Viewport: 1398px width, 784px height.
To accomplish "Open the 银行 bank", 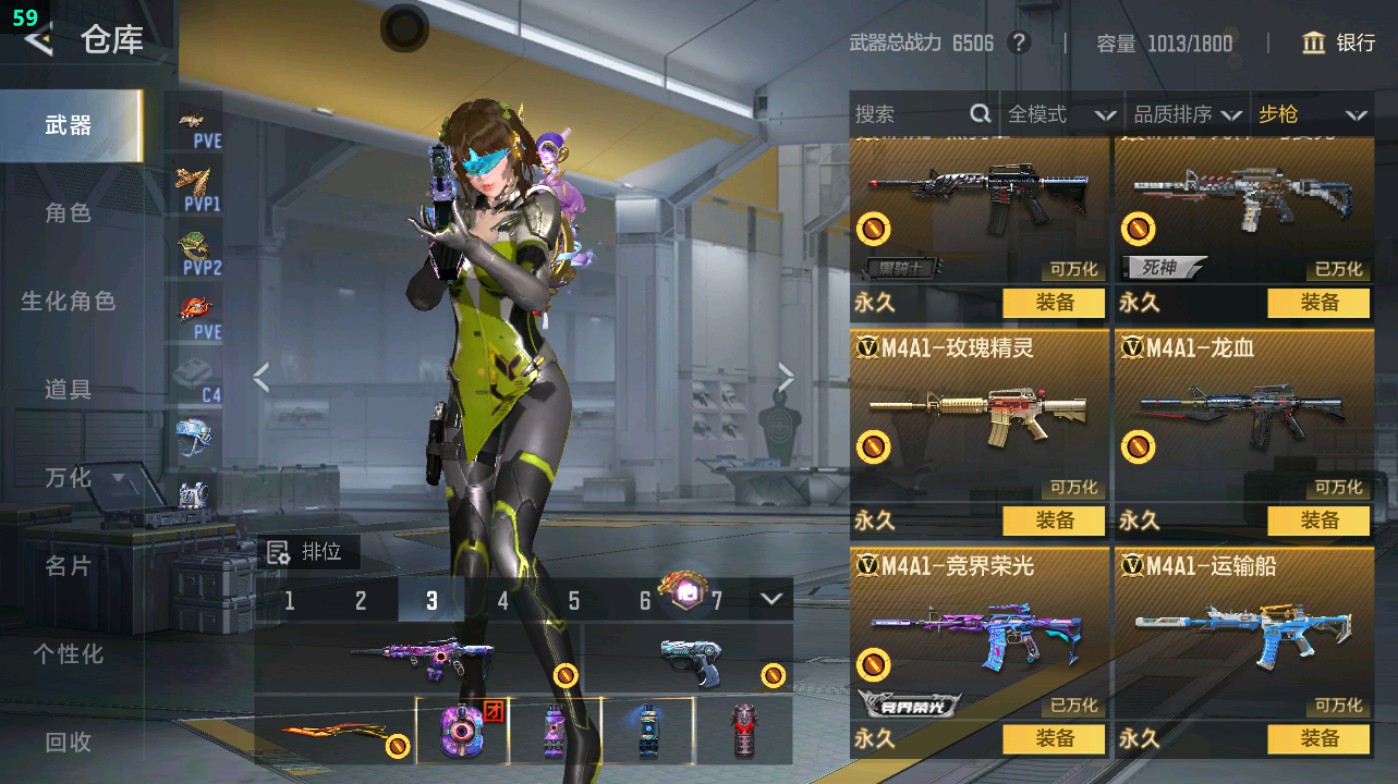I will [x=1340, y=43].
